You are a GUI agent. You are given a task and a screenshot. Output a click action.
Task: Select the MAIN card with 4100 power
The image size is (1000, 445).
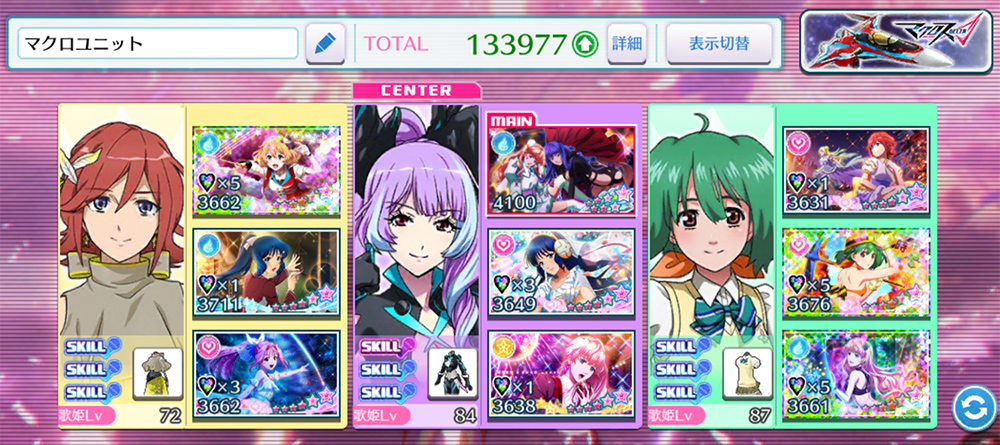[561, 164]
